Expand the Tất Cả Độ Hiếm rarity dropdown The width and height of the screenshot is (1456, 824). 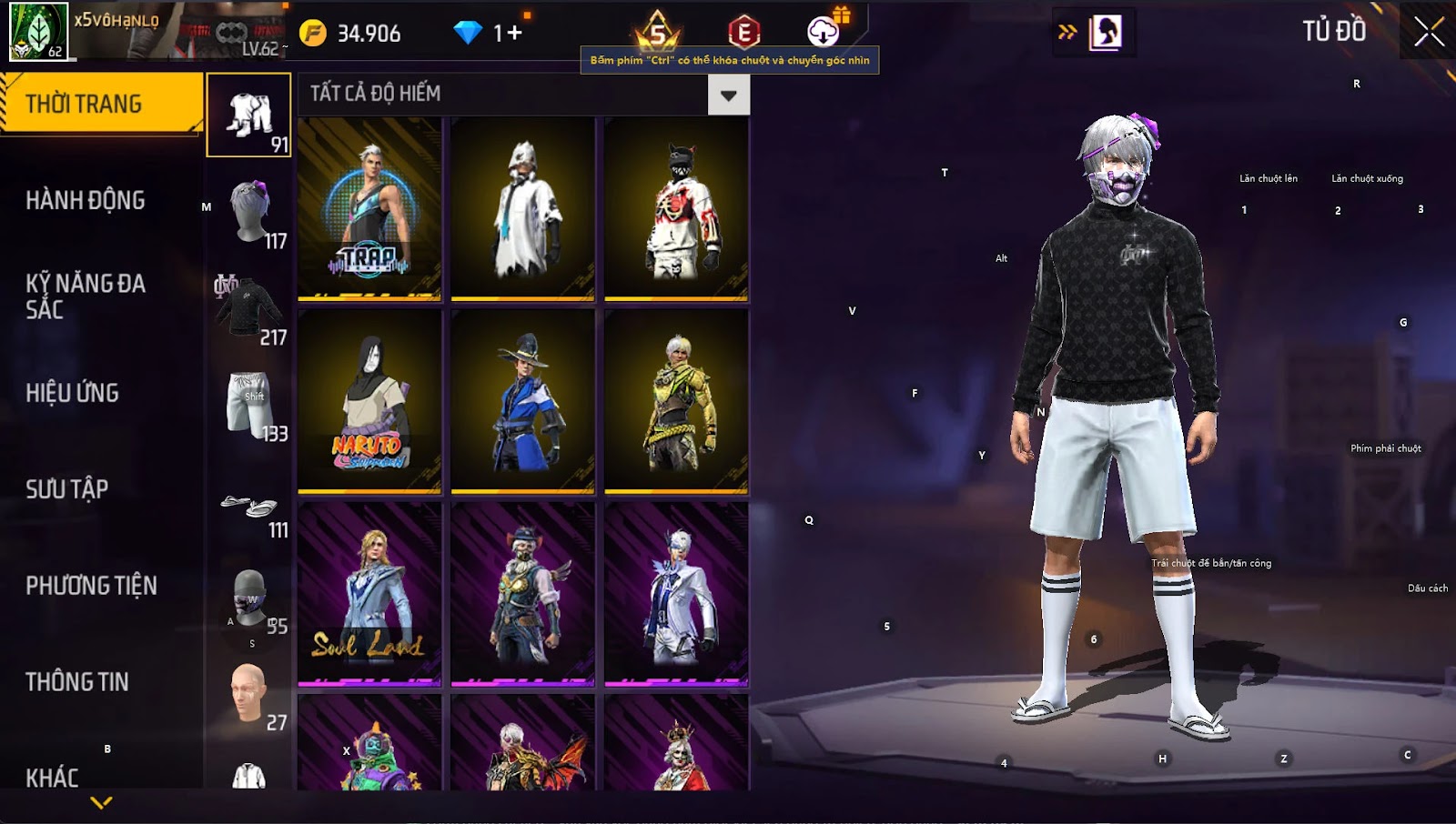point(729,95)
